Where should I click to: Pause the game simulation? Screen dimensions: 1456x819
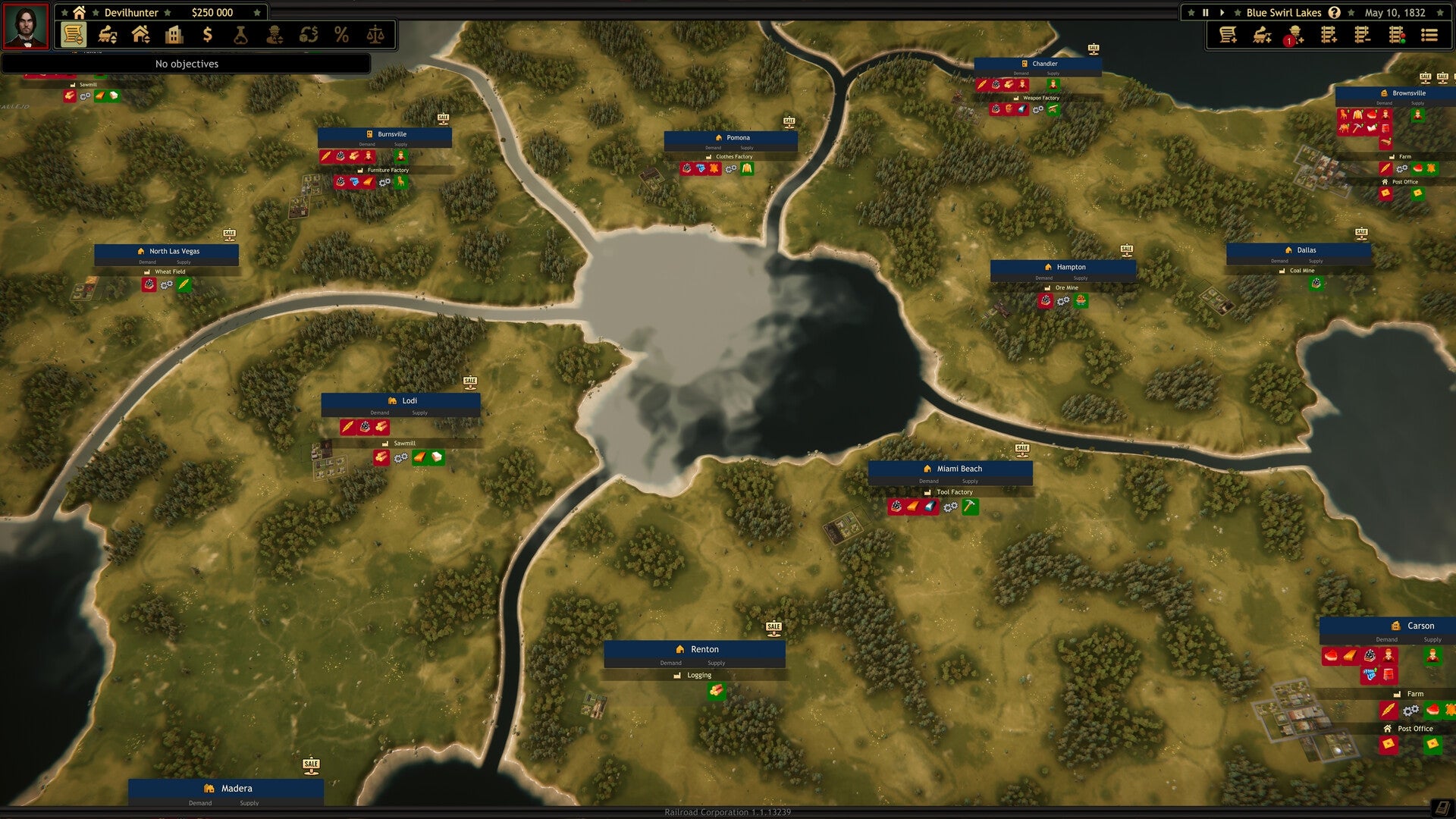1206,12
